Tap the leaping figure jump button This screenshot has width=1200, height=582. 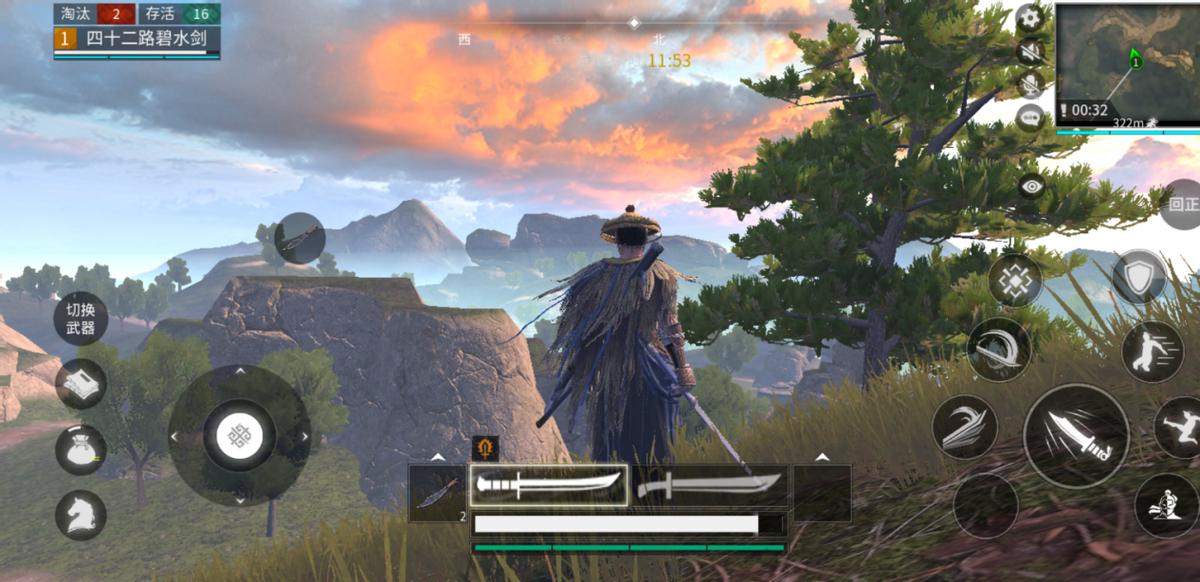(x=1181, y=427)
